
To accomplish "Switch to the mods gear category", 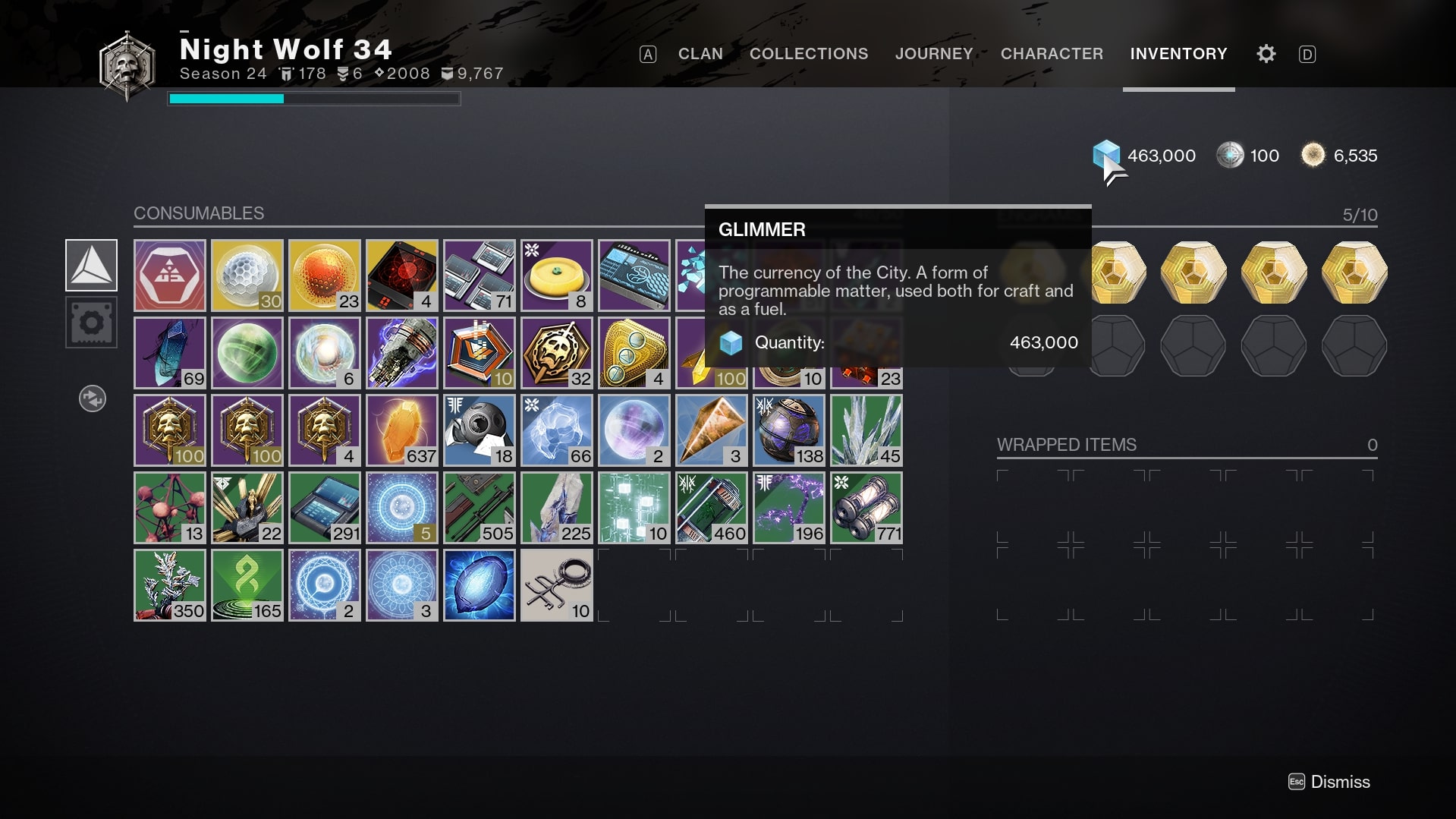I will [91, 323].
